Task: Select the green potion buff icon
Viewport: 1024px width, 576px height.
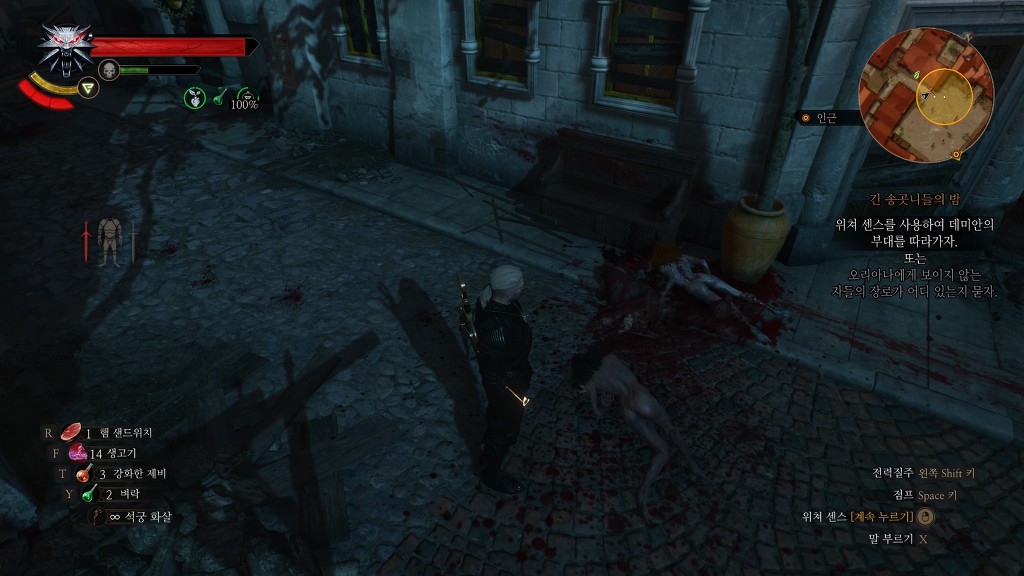Action: pos(219,96)
